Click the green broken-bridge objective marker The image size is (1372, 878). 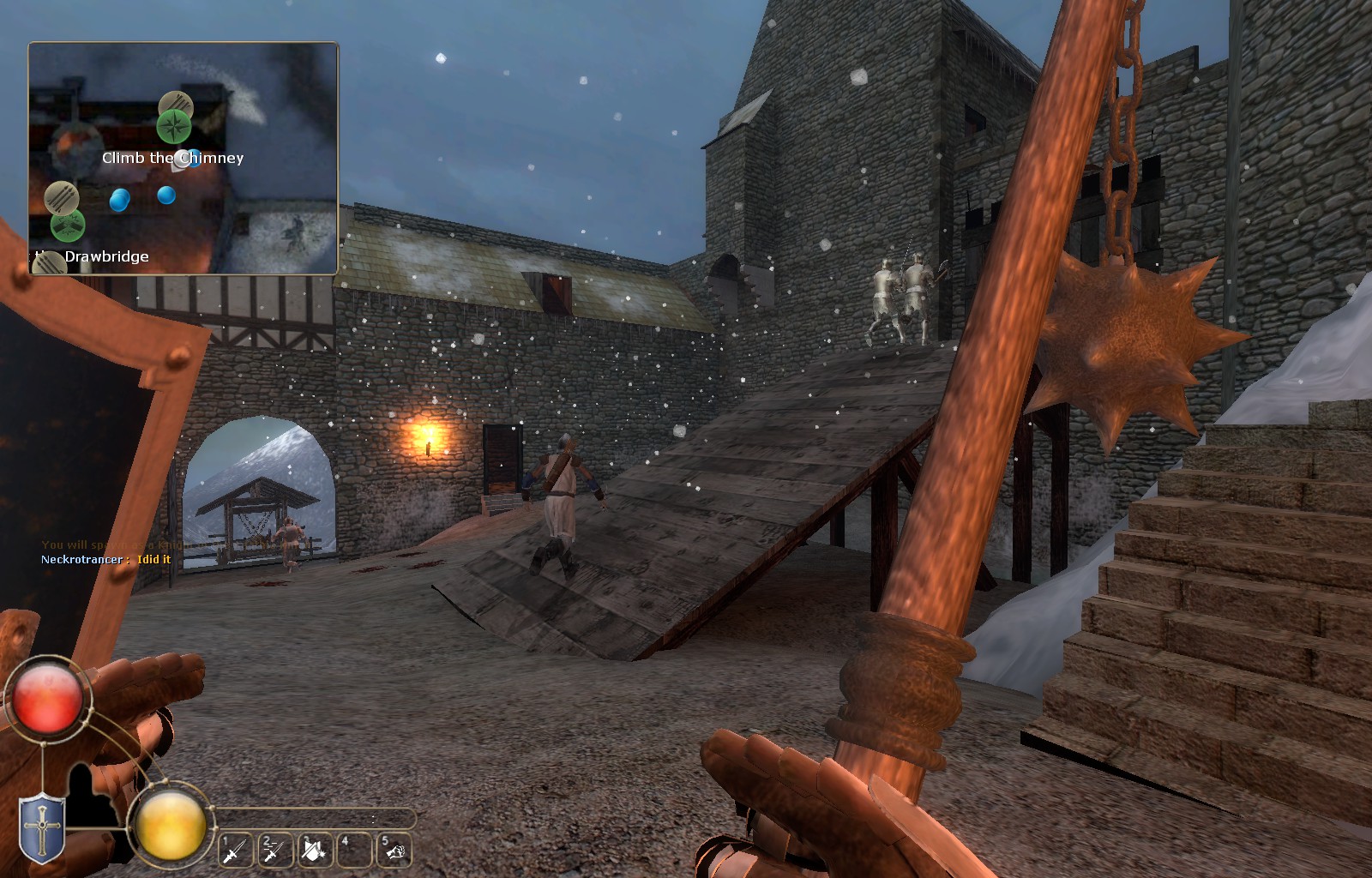point(67,226)
